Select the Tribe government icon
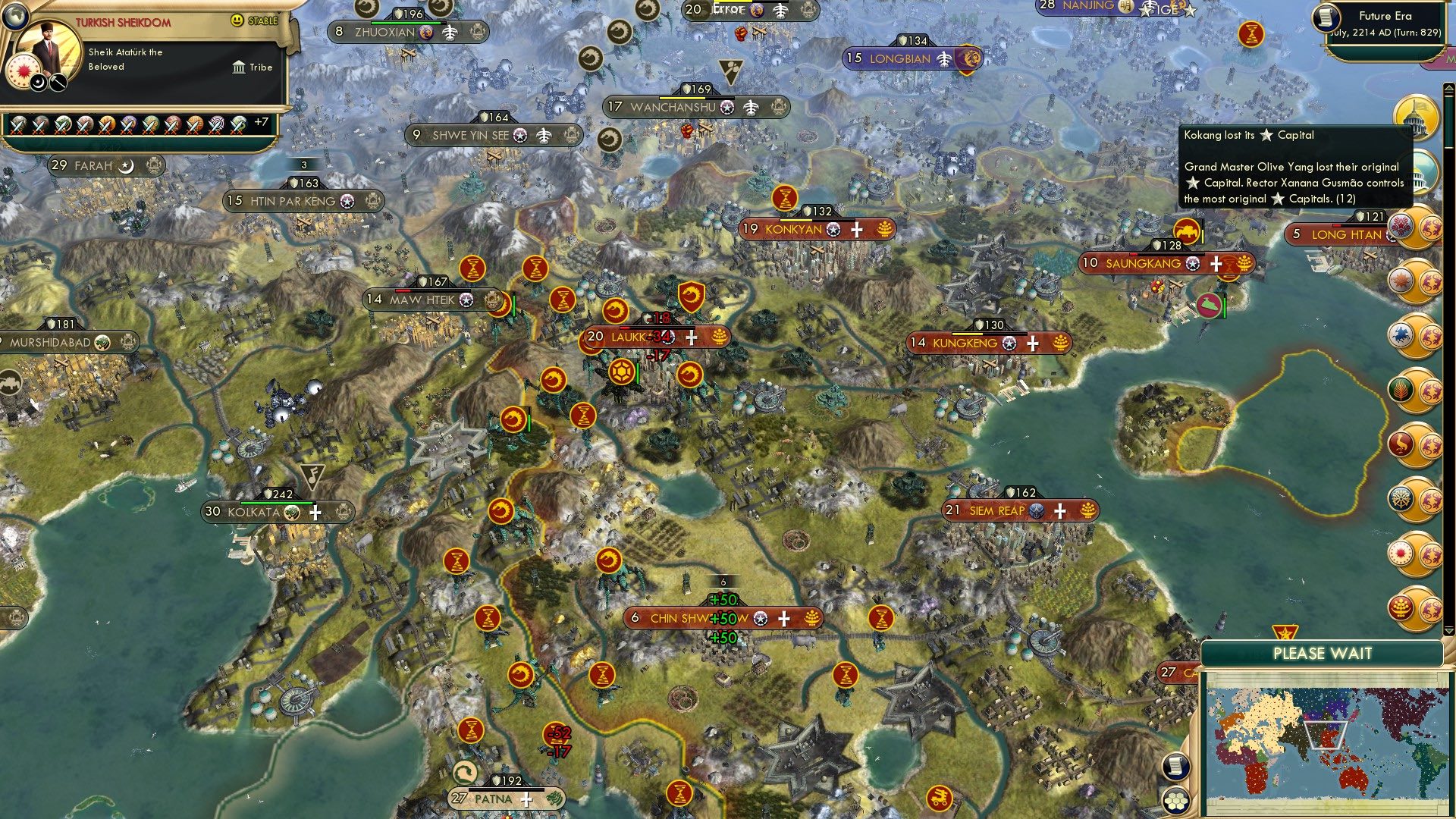 point(237,67)
